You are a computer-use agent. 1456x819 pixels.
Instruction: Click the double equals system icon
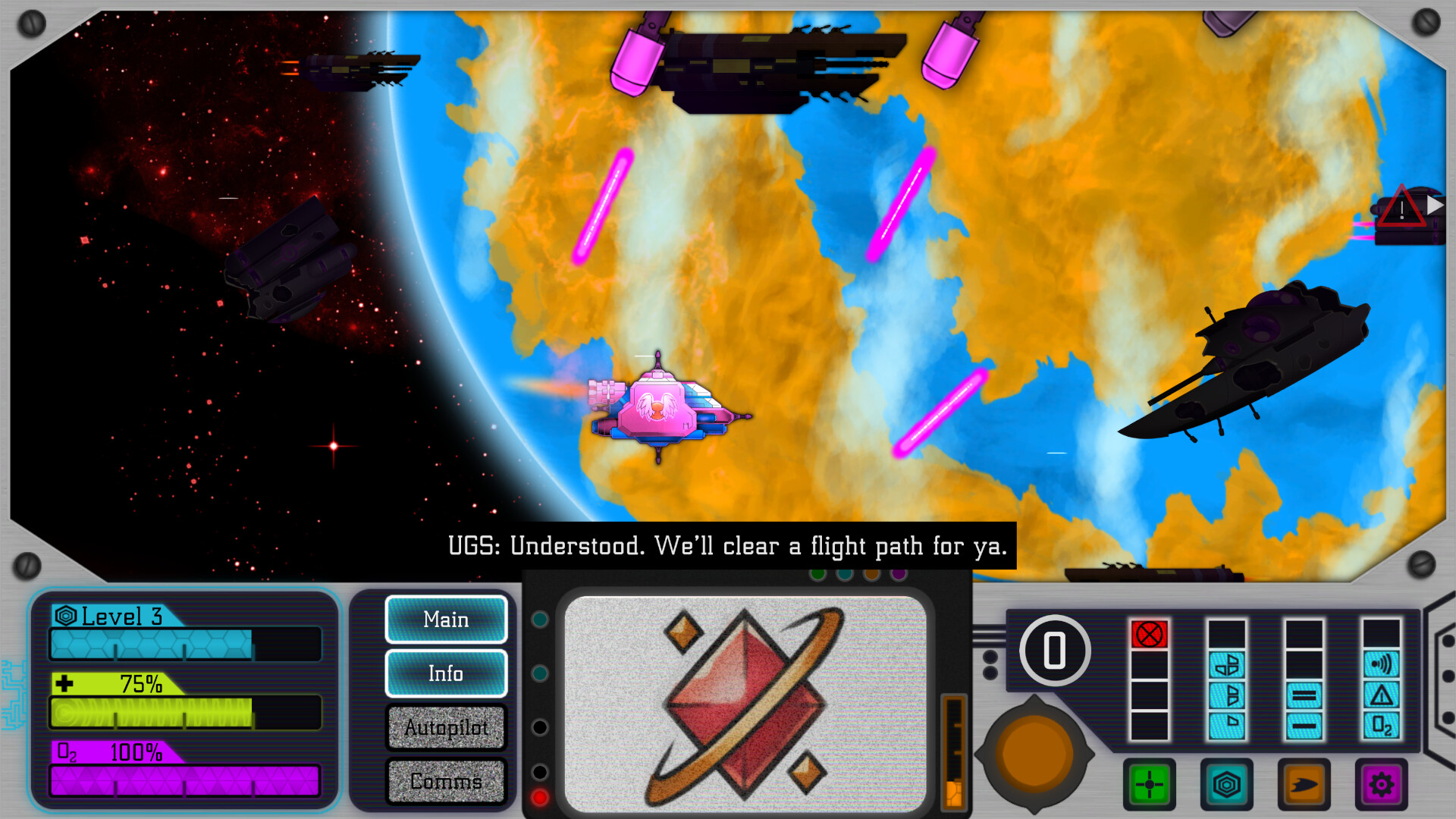click(x=1304, y=696)
